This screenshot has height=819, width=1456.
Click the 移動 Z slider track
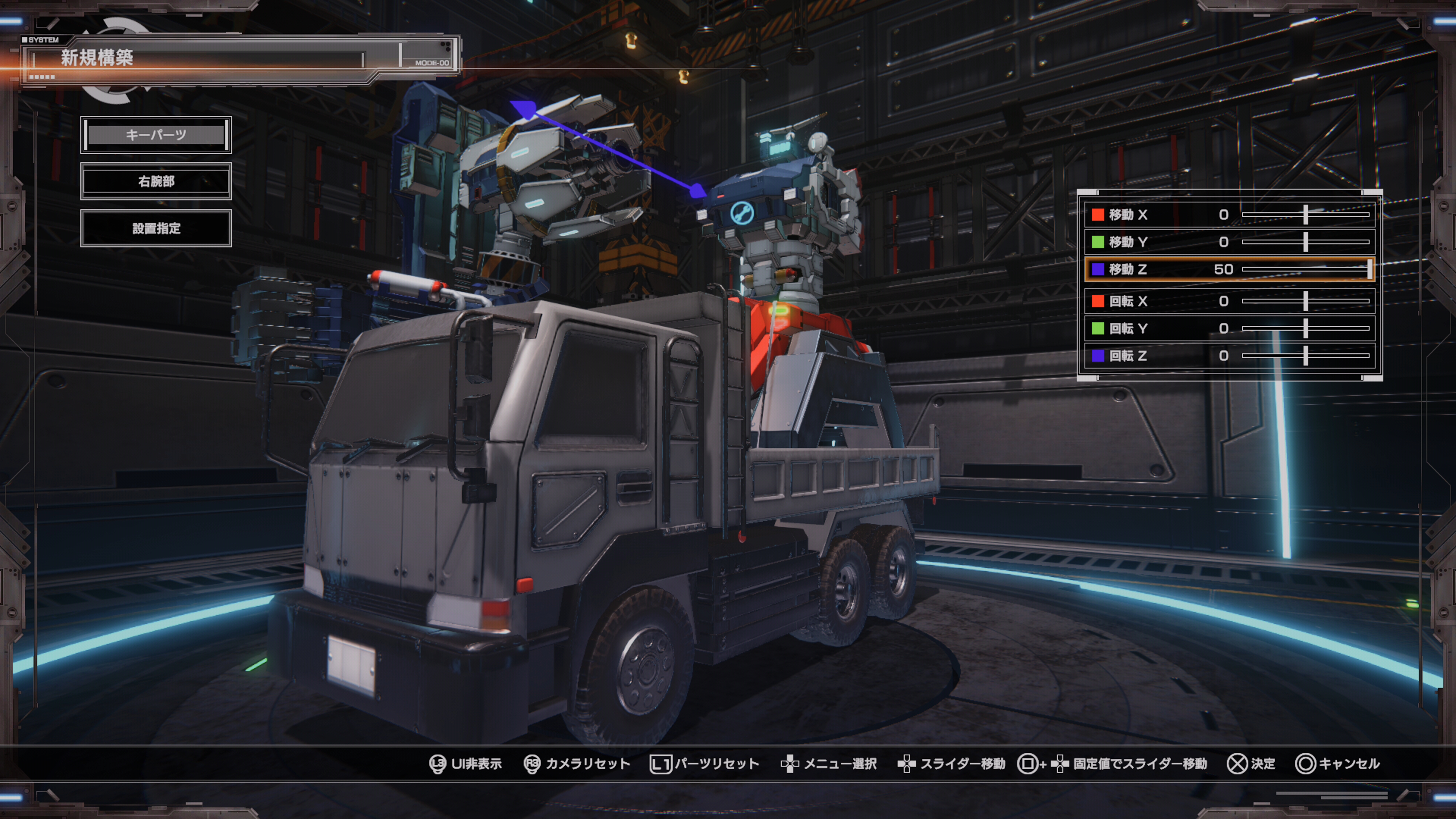click(1305, 270)
